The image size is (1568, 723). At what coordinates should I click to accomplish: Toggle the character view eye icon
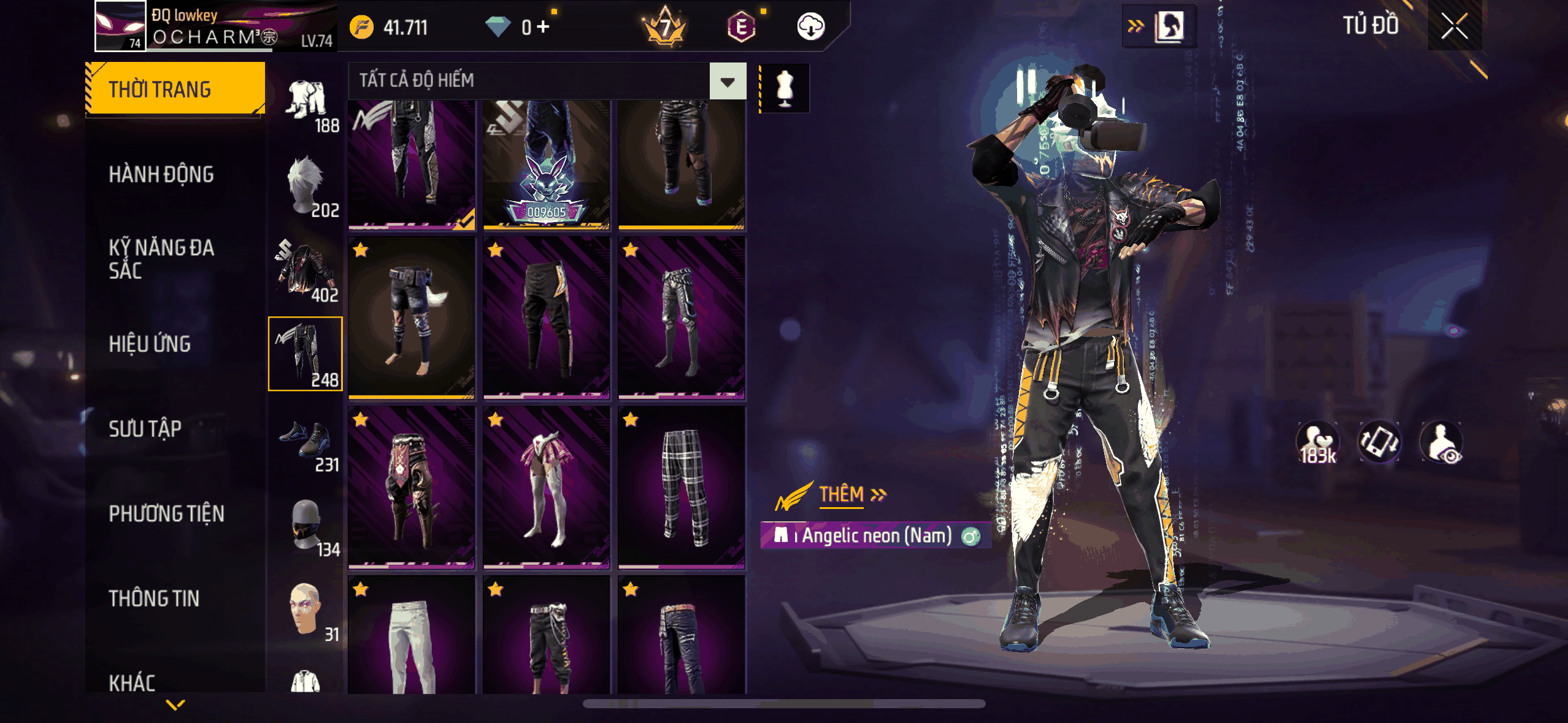[x=1442, y=442]
